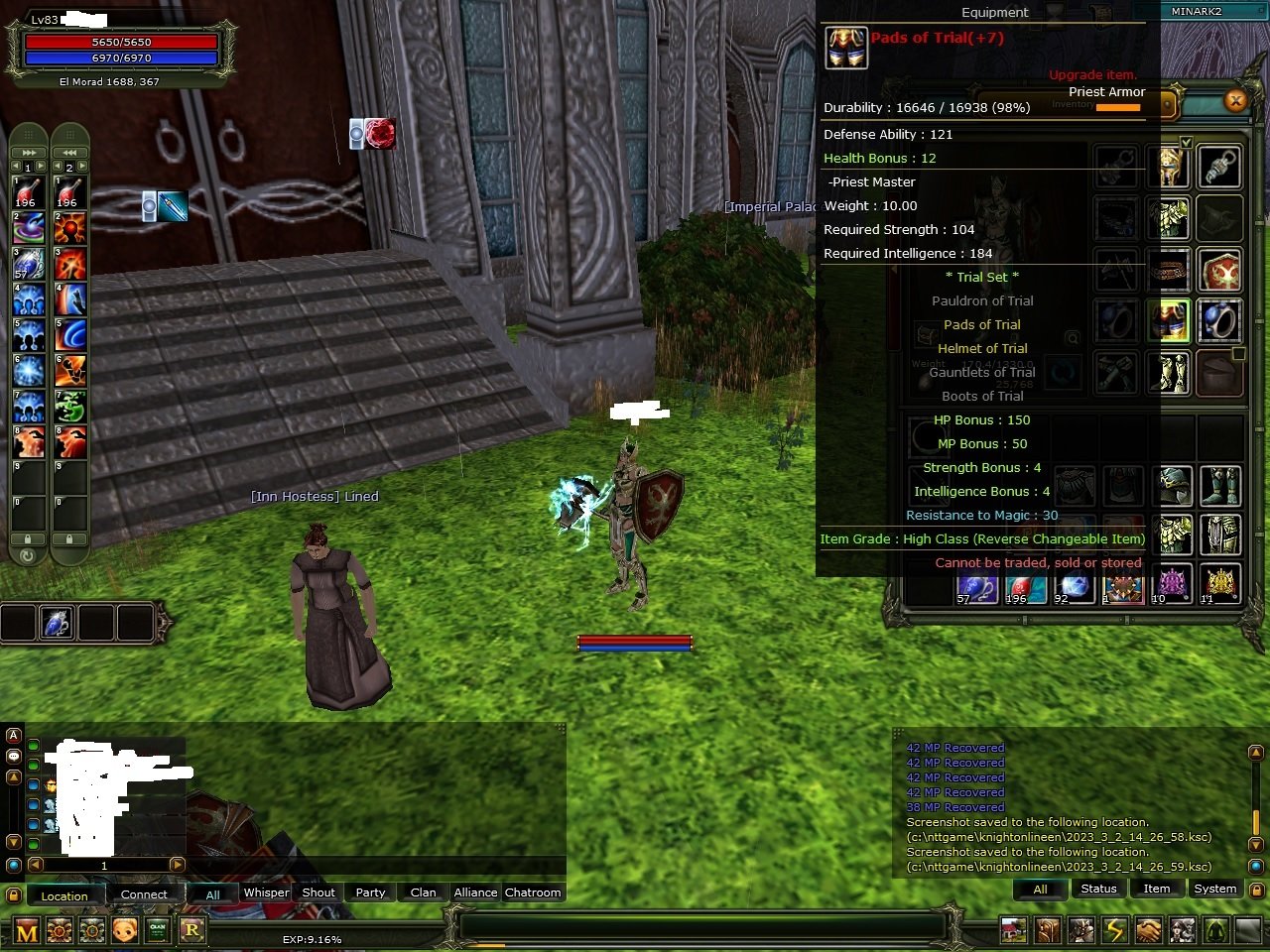Image resolution: width=1270 pixels, height=952 pixels.
Task: Collapse the second skill bar with double arrows
Action: pos(66,151)
